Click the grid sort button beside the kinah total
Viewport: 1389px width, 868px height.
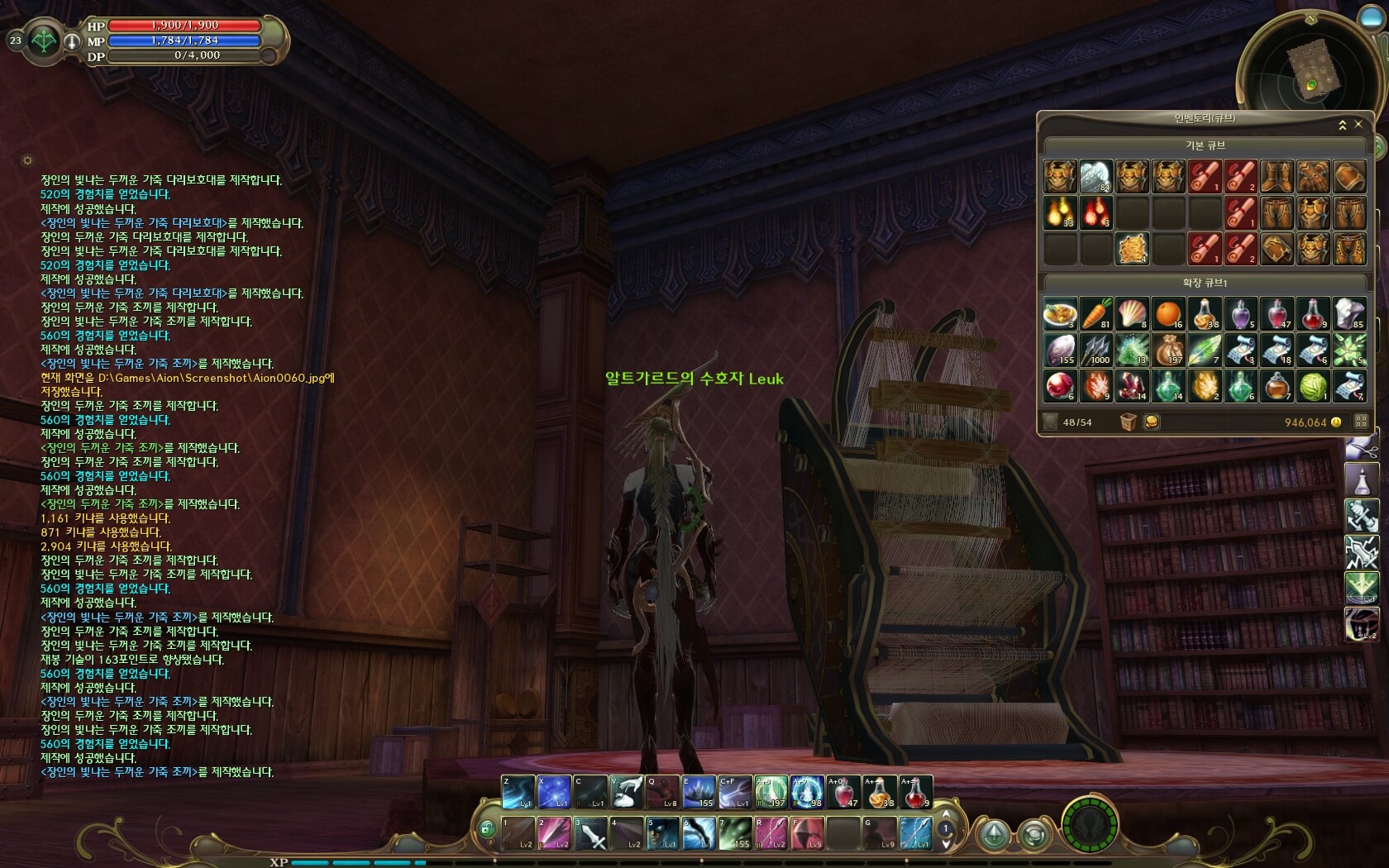click(x=1361, y=422)
